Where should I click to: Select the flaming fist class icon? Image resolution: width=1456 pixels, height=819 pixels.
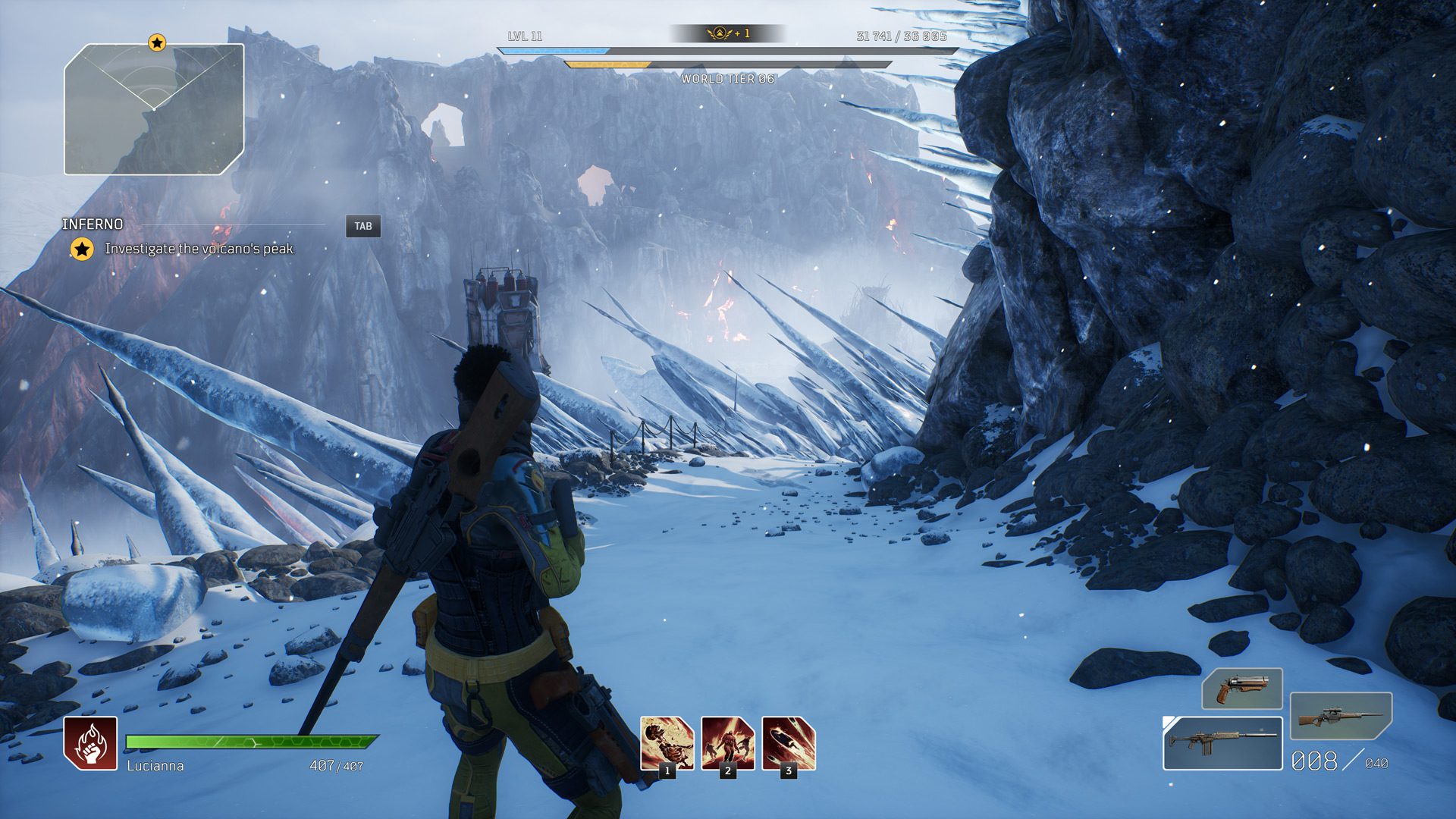[90, 743]
